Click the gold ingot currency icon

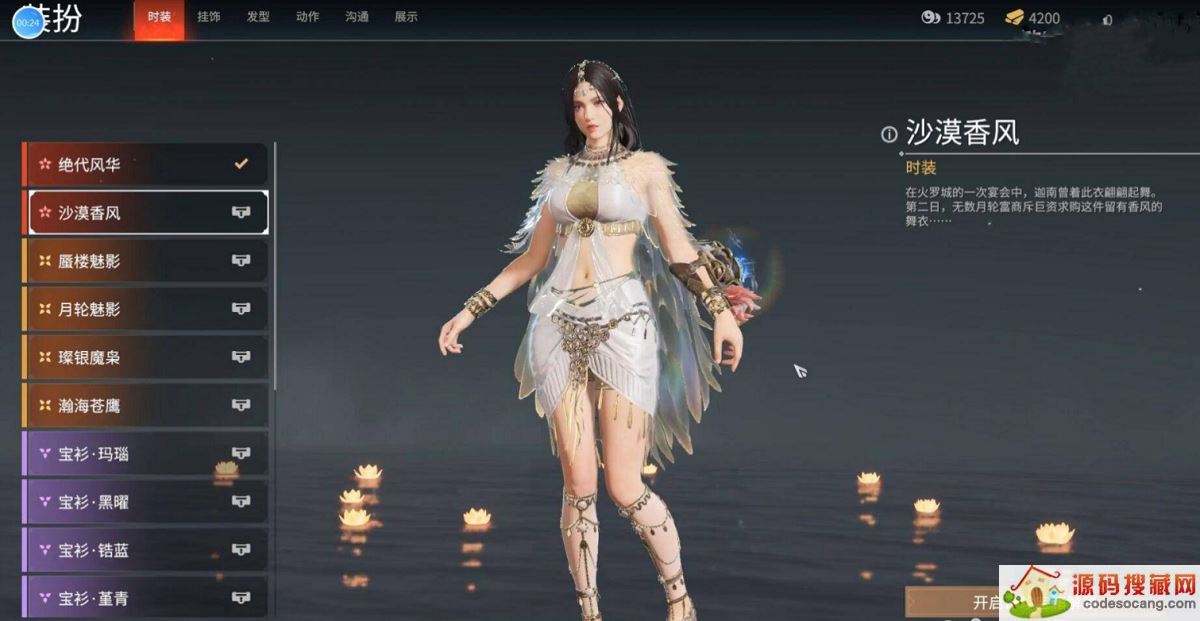click(x=1015, y=18)
